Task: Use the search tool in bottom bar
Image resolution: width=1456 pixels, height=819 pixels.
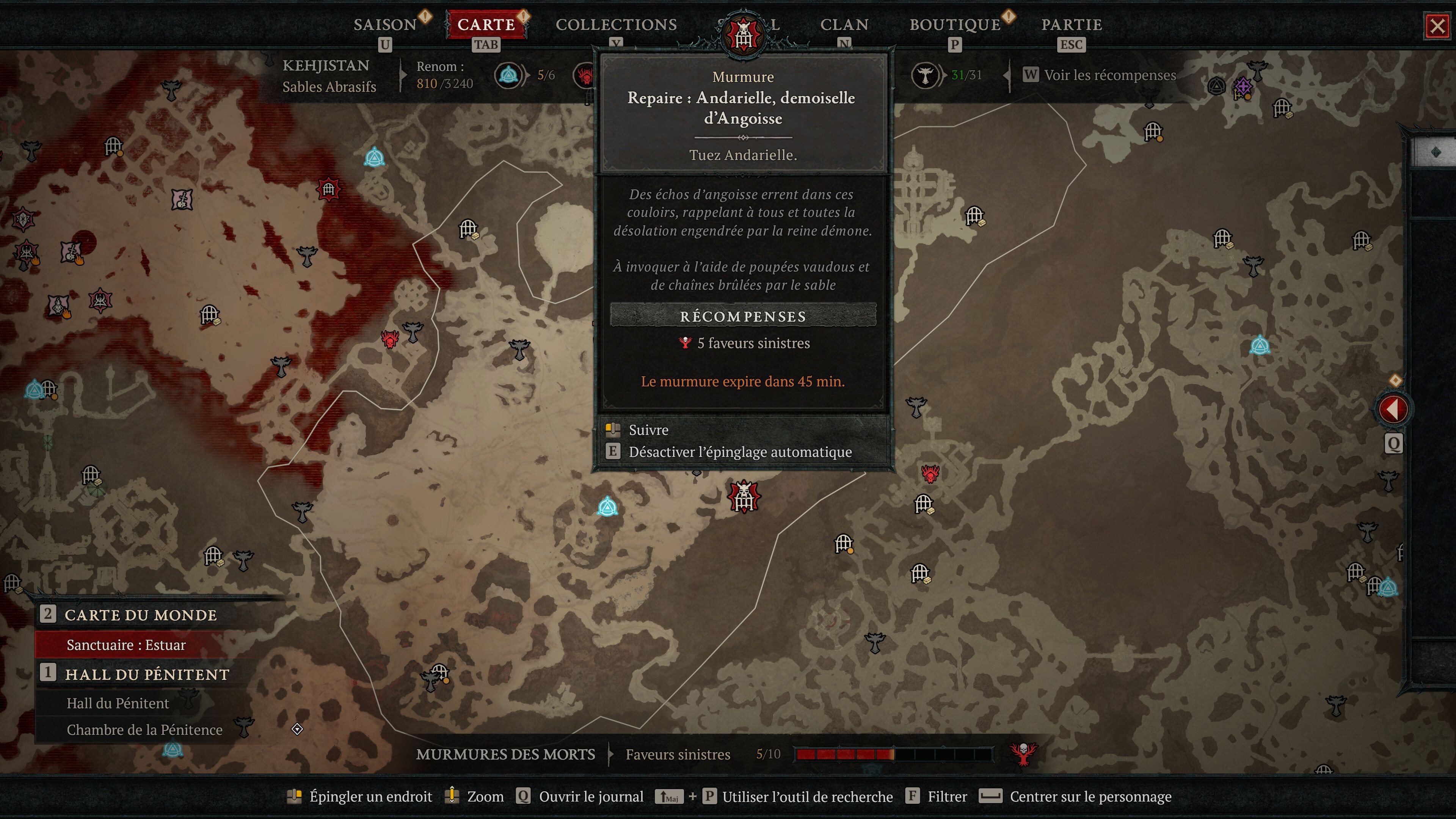Action: [x=807, y=796]
